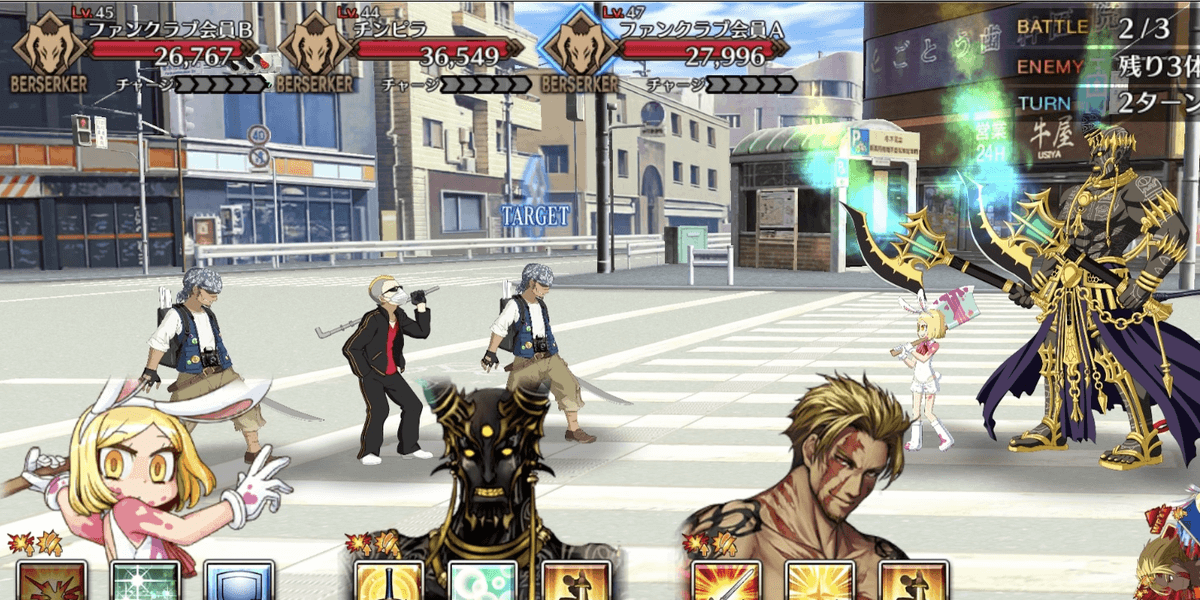Activate the blue shield skill
The image size is (1200, 600).
238,583
